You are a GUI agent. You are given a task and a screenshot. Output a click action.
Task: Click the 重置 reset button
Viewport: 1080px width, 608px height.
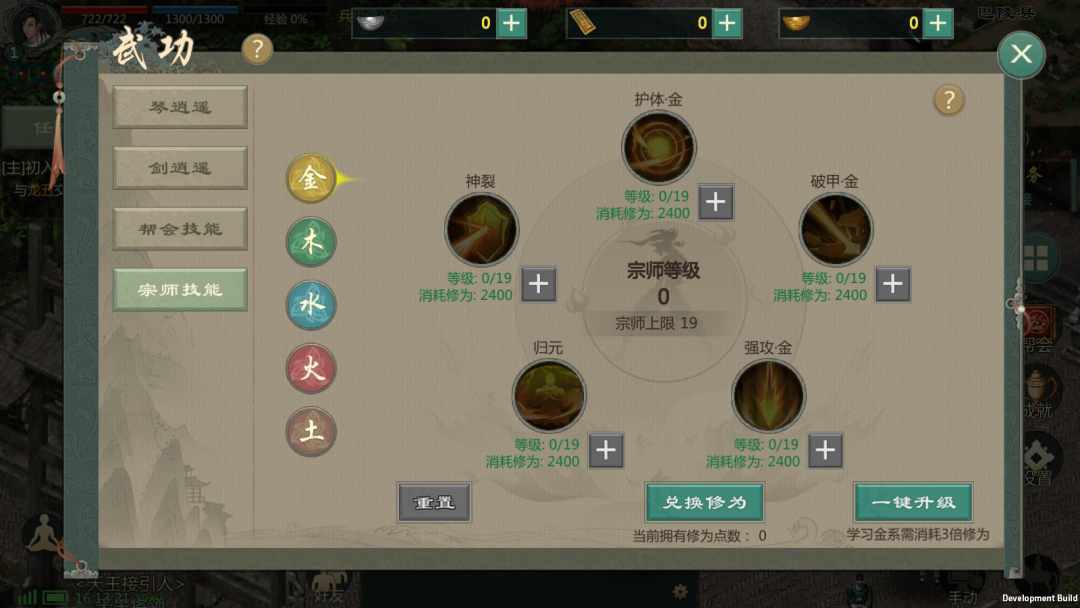(434, 502)
